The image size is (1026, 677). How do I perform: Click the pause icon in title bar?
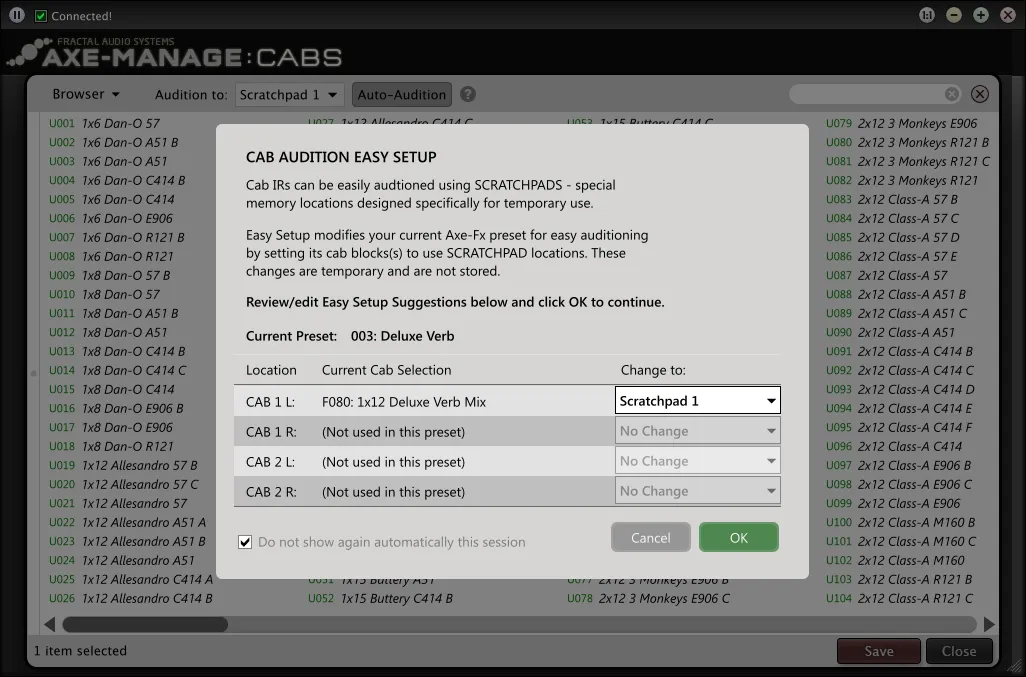[17, 16]
